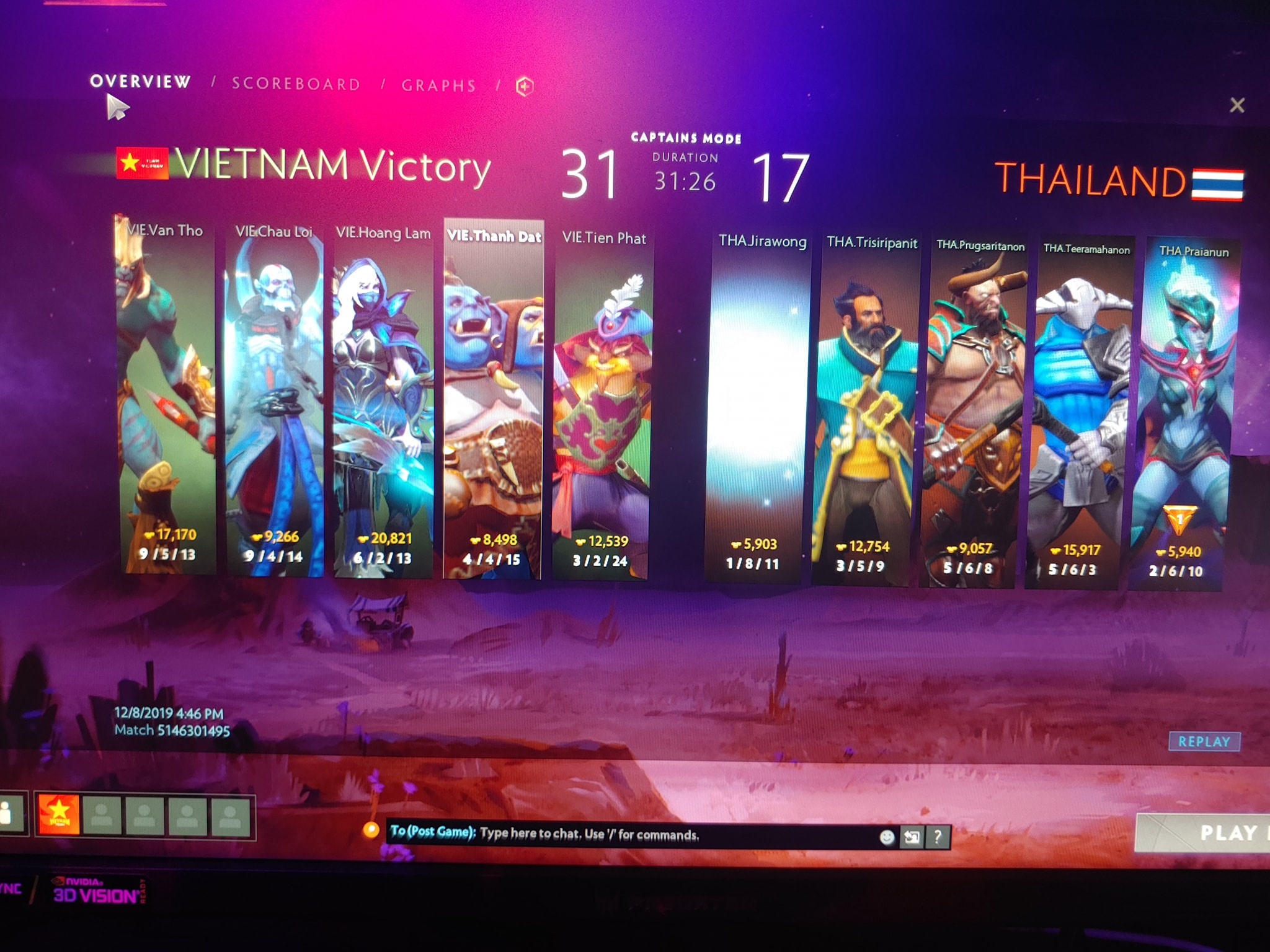Switch to the SCOREBOARD tab
Screen dimensions: 1270x952
point(296,84)
